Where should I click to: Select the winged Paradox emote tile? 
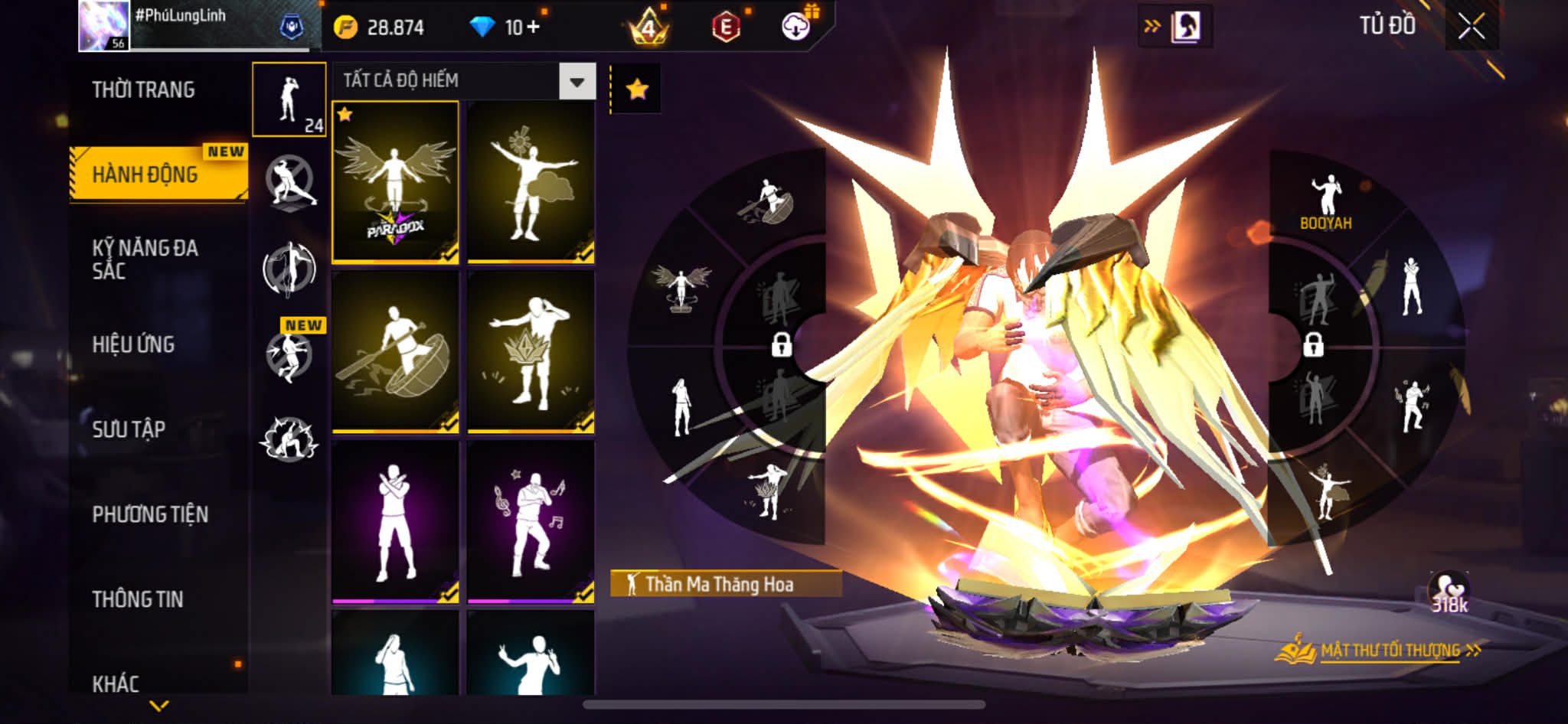(x=395, y=182)
